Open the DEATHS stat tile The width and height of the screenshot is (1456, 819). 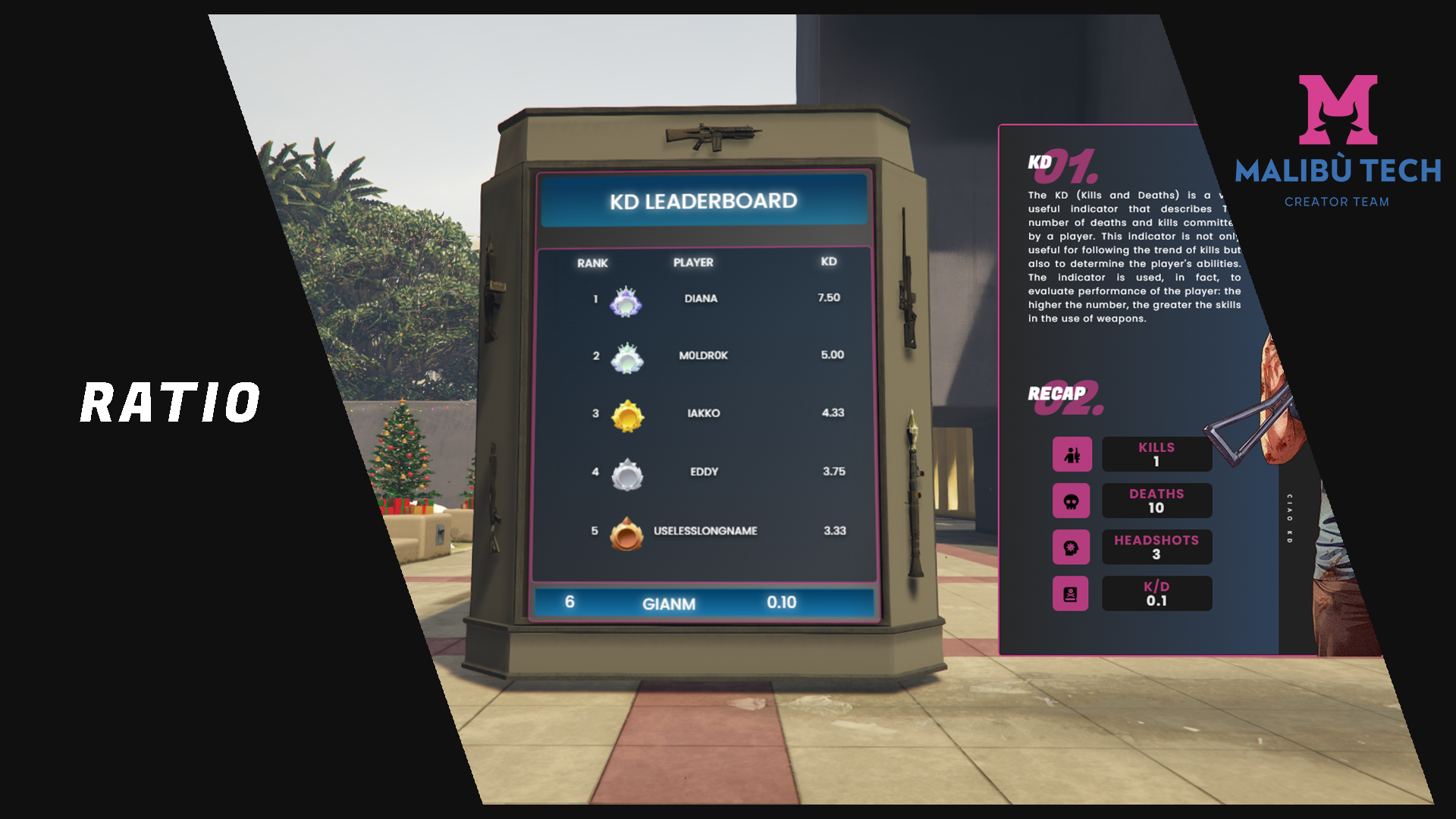(x=1156, y=500)
